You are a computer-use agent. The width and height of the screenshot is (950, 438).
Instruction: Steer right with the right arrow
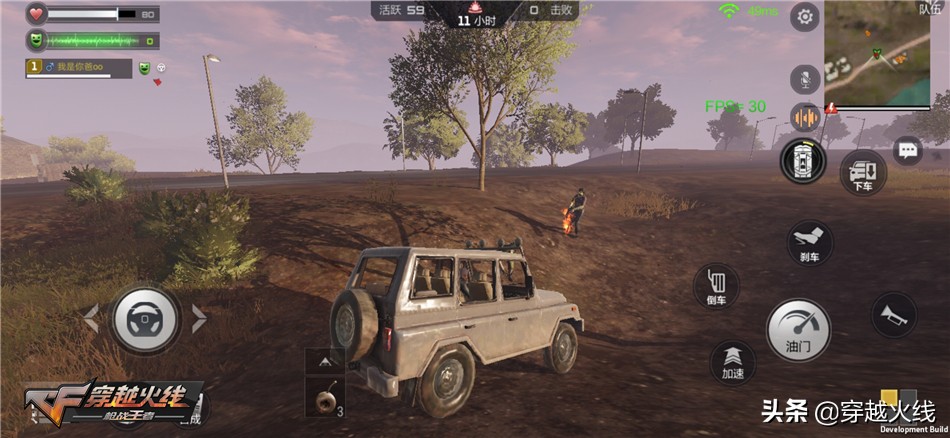199,319
